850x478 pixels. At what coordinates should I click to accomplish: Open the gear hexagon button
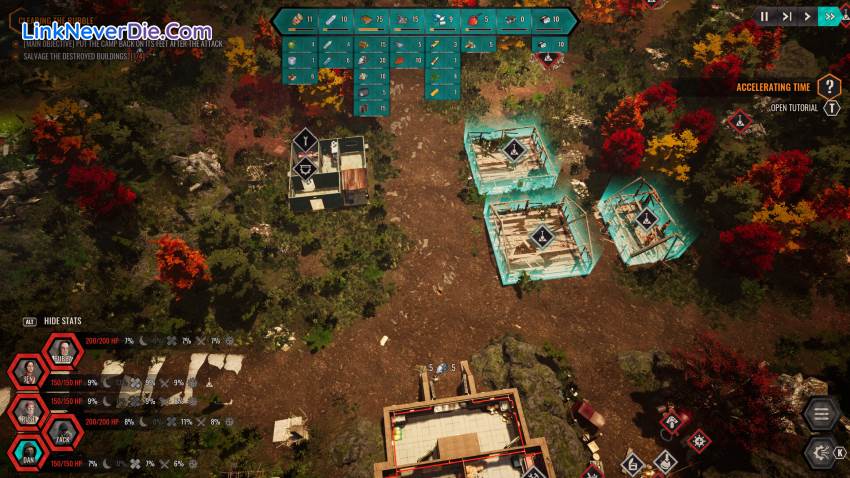(x=821, y=450)
